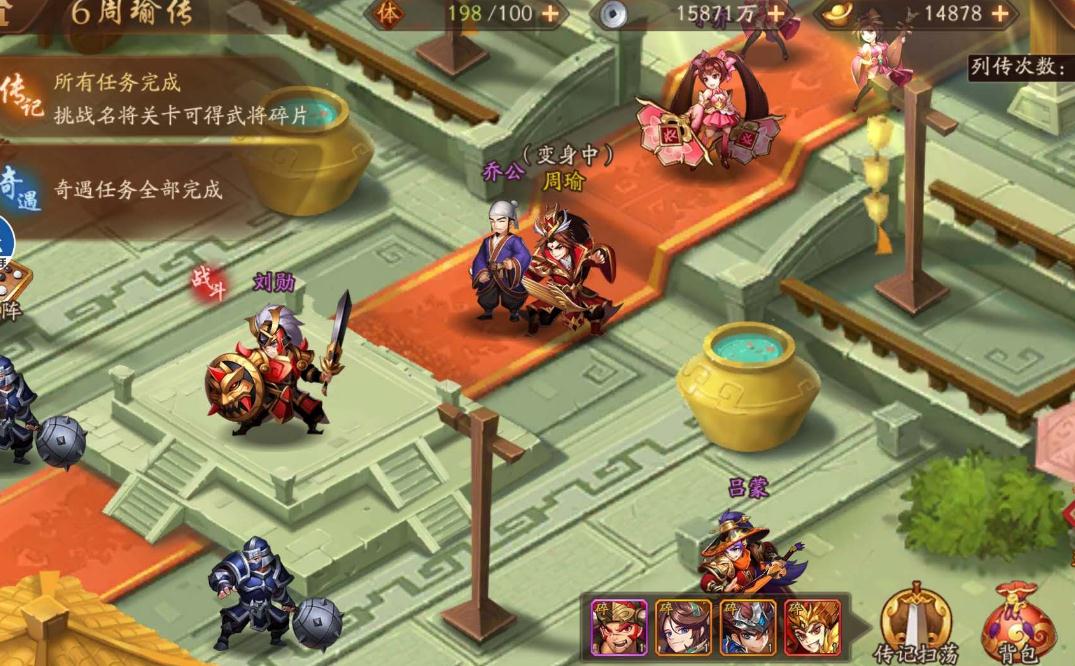The height and width of the screenshot is (666, 1075).
Task: Add more stamina with the plus button
Action: pos(550,14)
